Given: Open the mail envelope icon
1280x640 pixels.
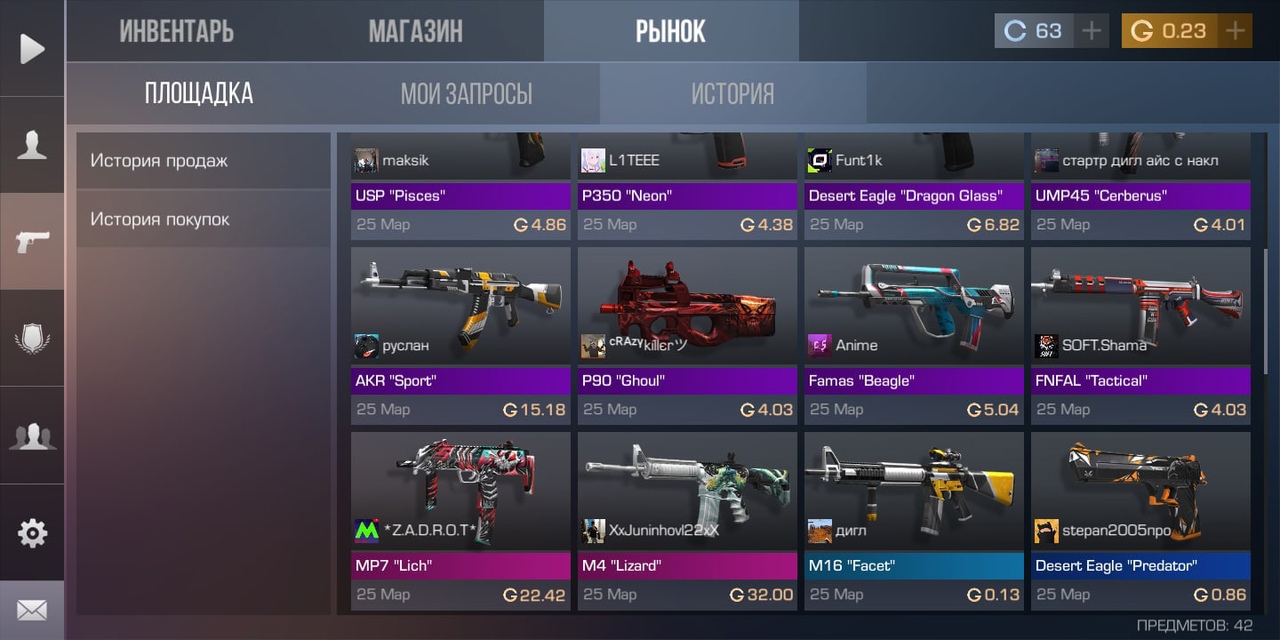Looking at the screenshot, I should point(32,610).
